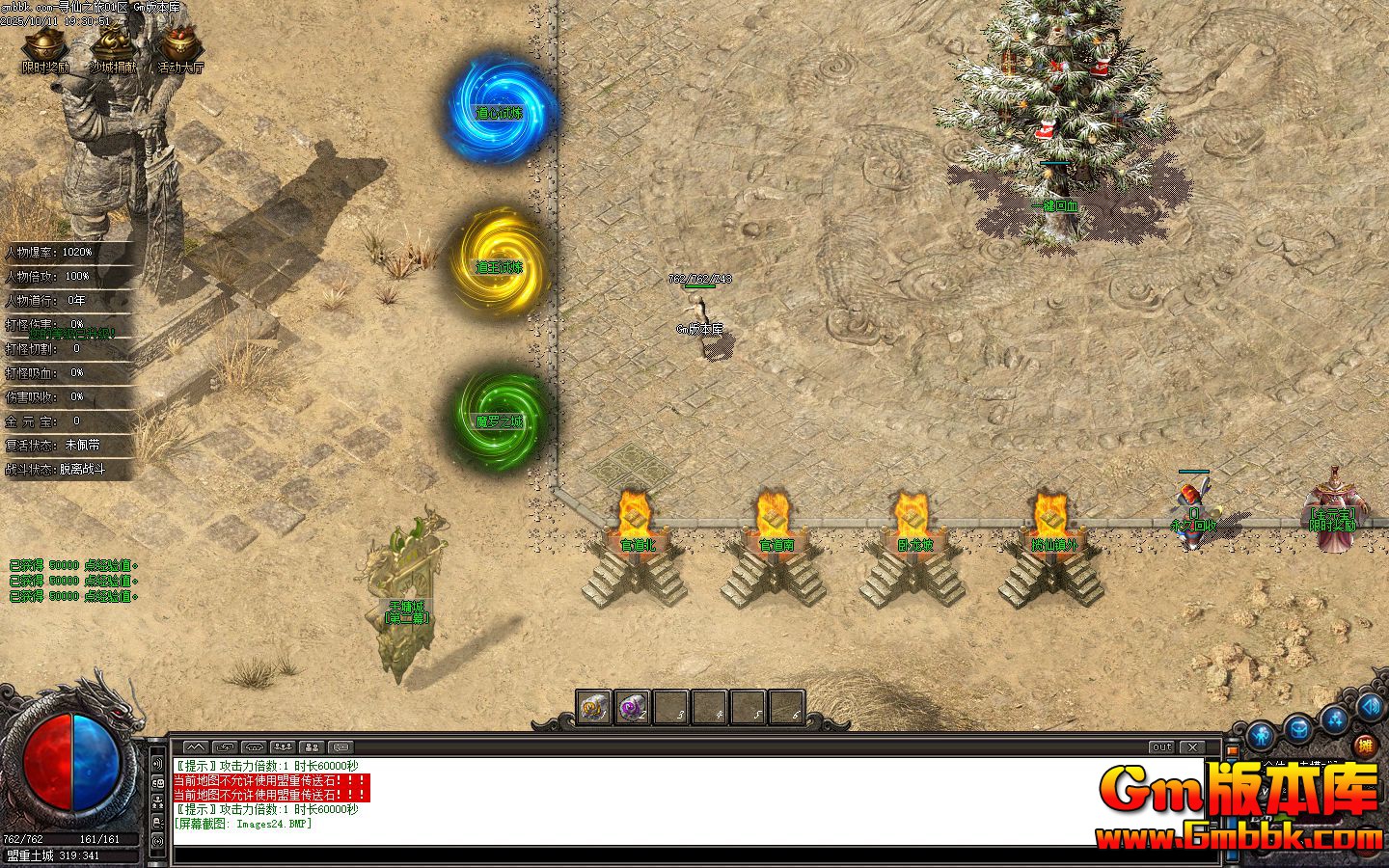
Task: Open the skills panel with the sparkle button
Action: (x=1336, y=718)
